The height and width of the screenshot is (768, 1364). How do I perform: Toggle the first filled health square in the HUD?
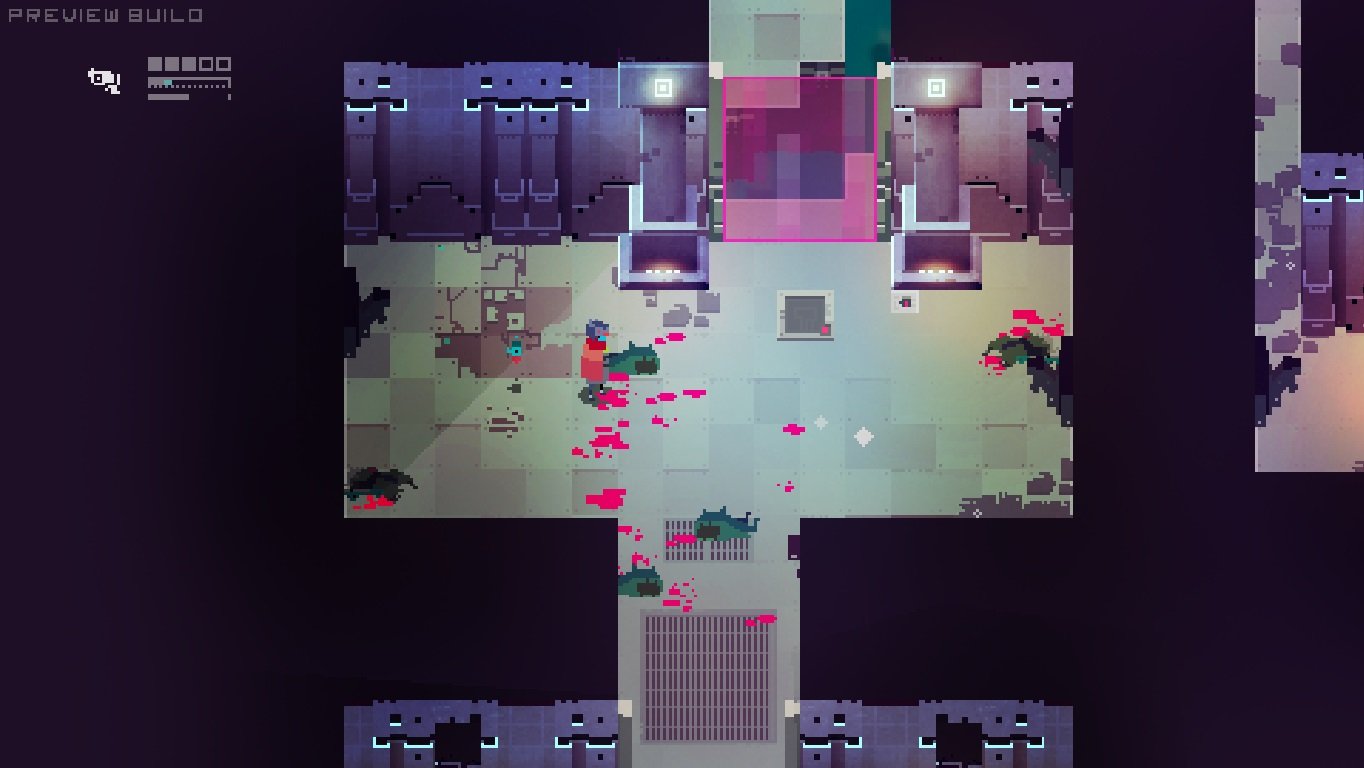[x=155, y=64]
